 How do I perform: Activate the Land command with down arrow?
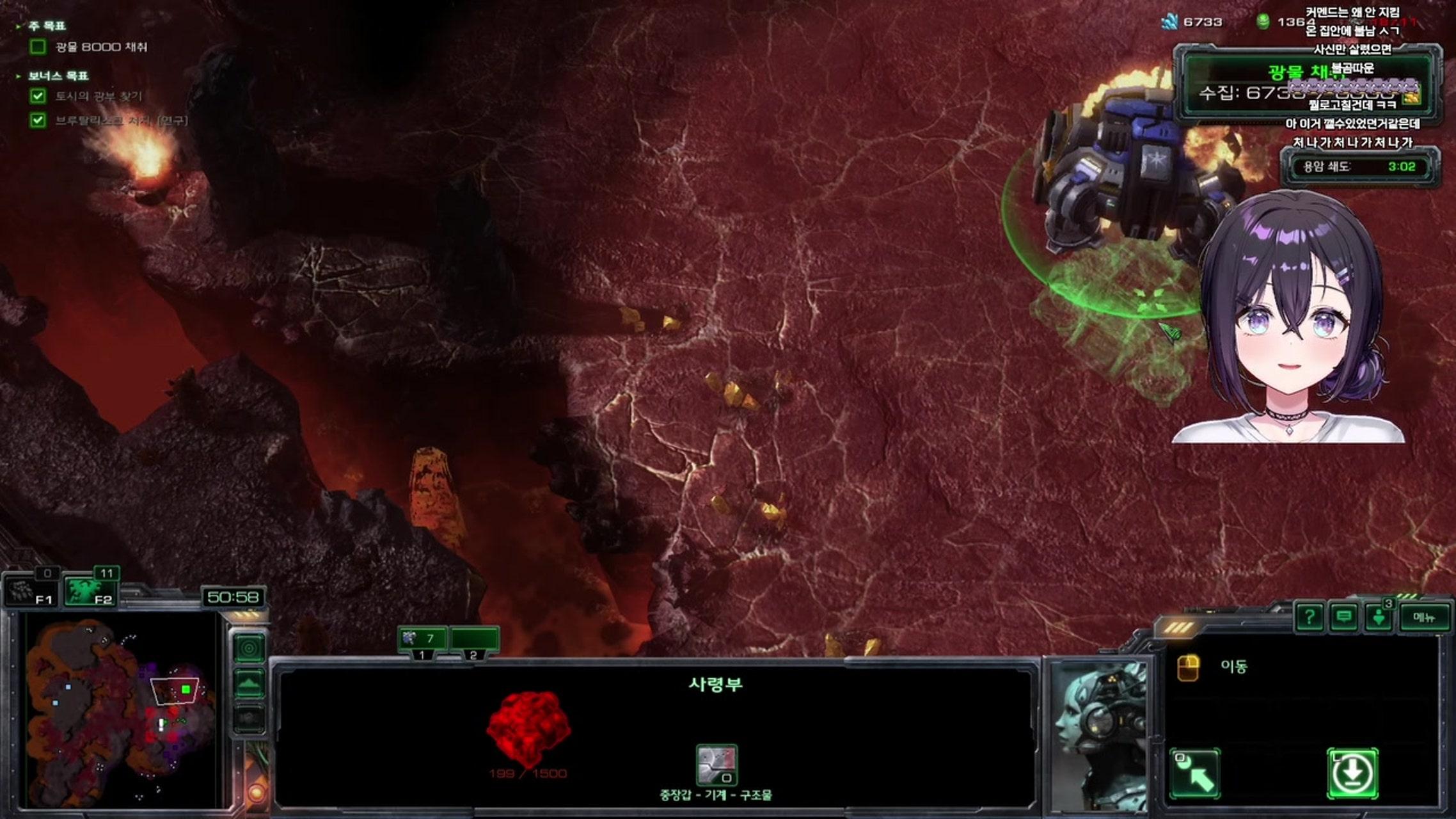(x=1352, y=774)
